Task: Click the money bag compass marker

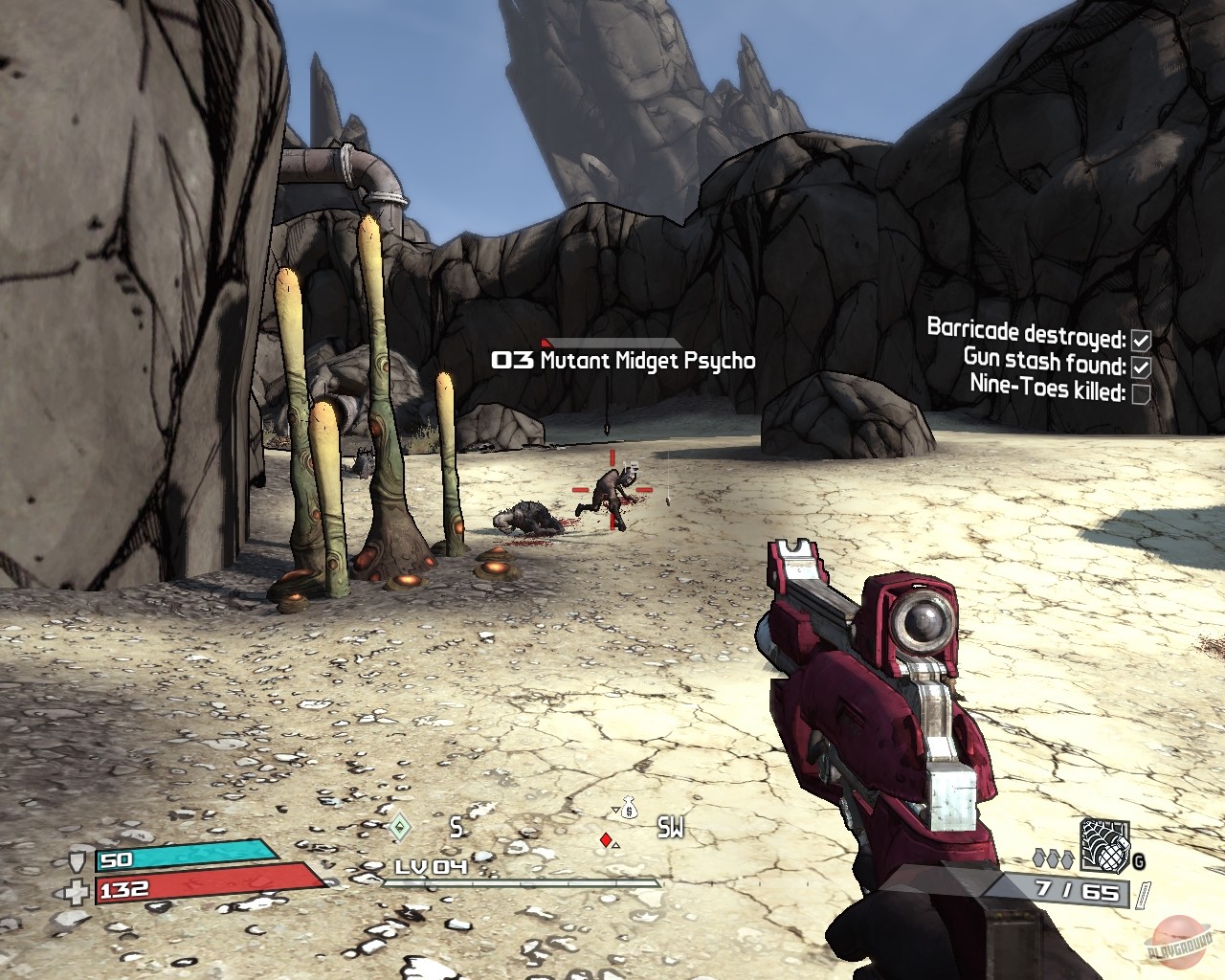Action: click(x=628, y=810)
